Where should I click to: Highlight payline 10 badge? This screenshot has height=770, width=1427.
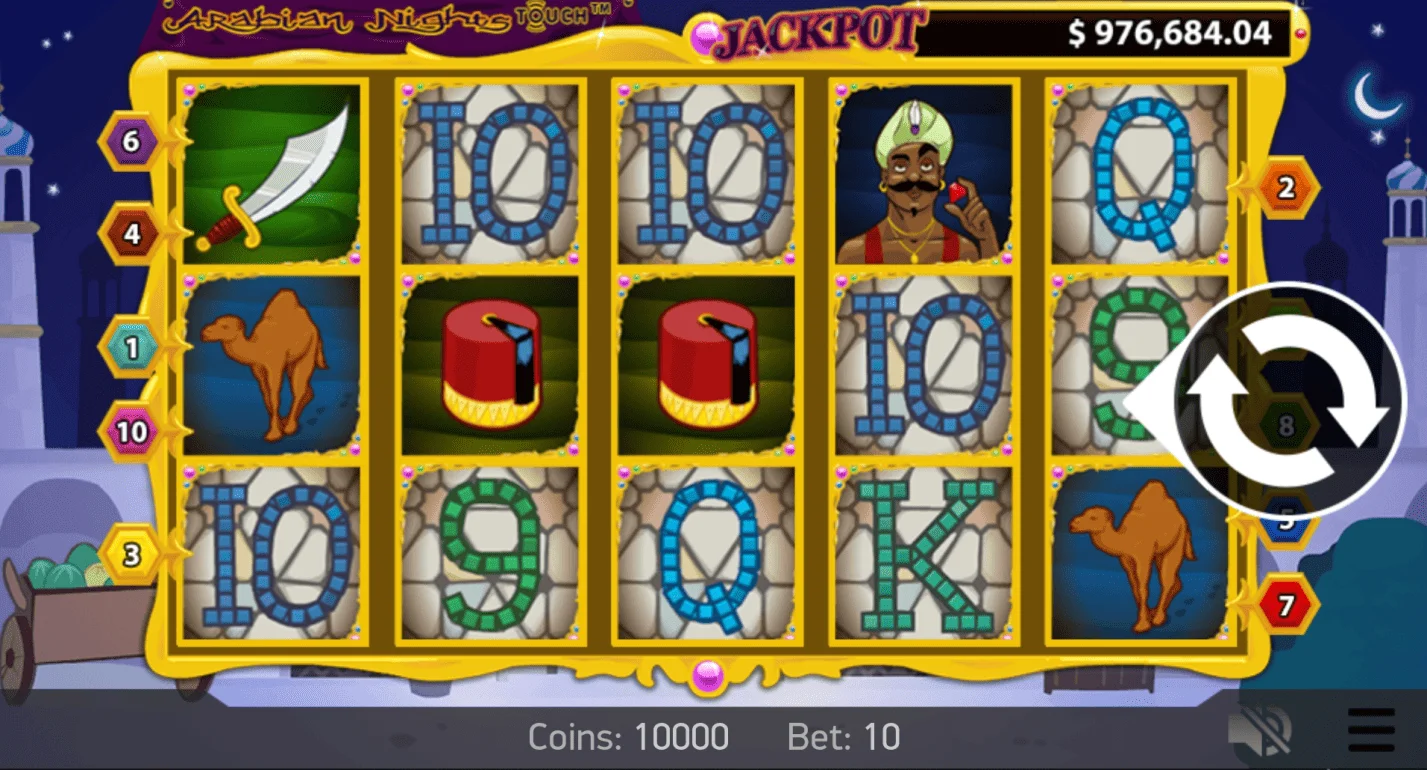pos(131,432)
